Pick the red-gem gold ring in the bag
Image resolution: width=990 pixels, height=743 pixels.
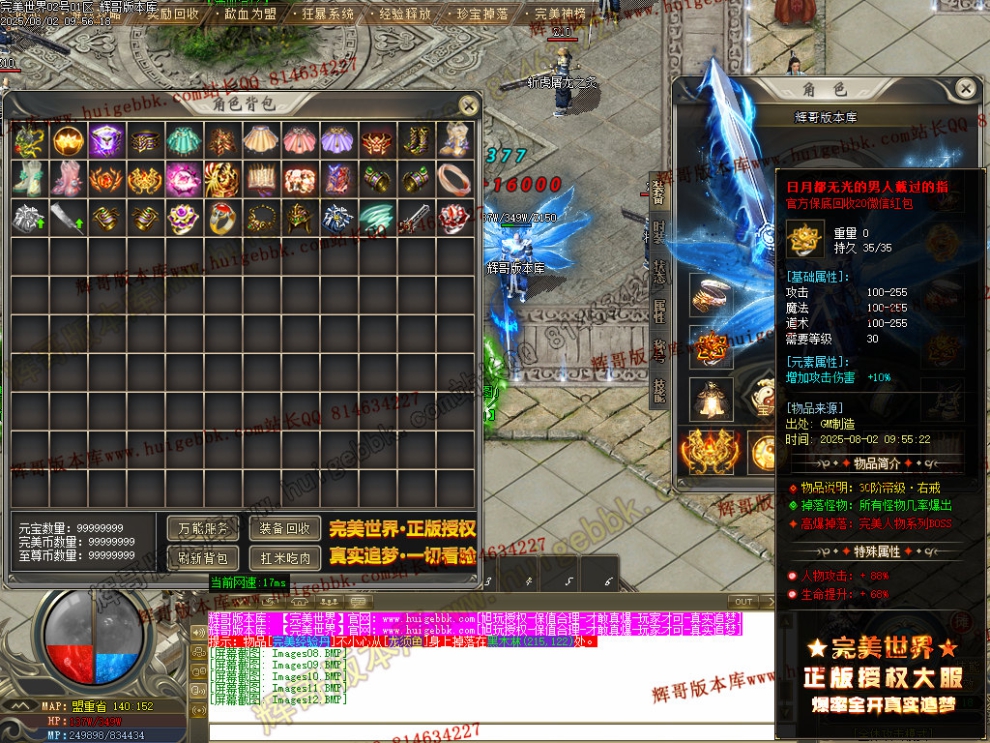(x=223, y=217)
